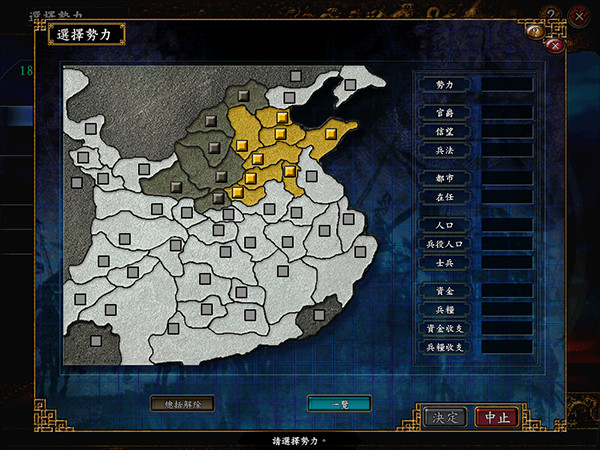Viewport: 600px width, 450px height.
Task: Confirm faction choice with 決定 button
Action: (445, 417)
